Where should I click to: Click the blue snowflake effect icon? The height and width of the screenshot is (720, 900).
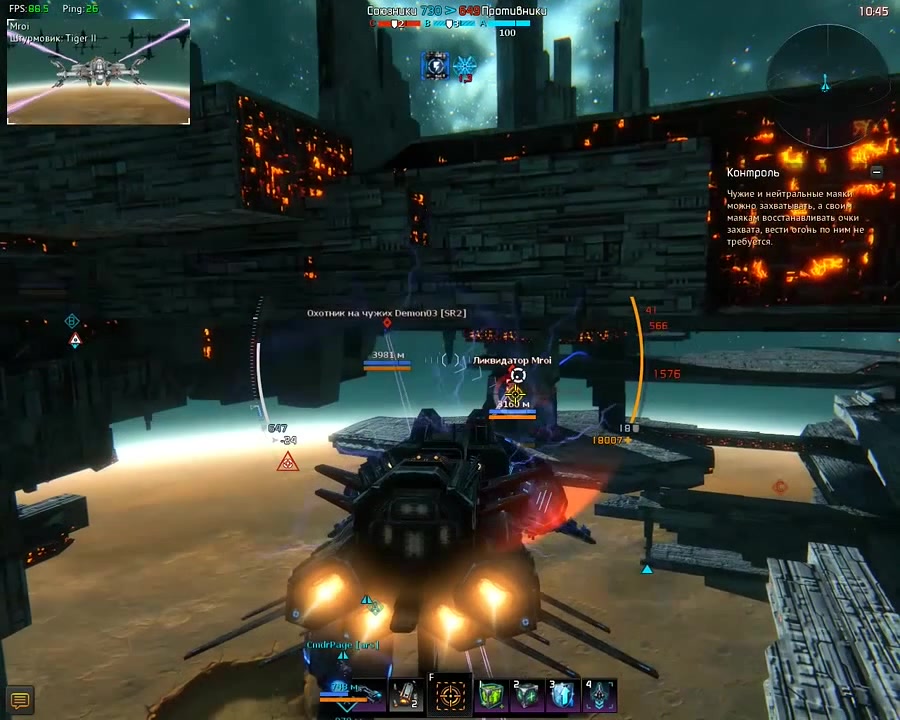pyautogui.click(x=465, y=67)
